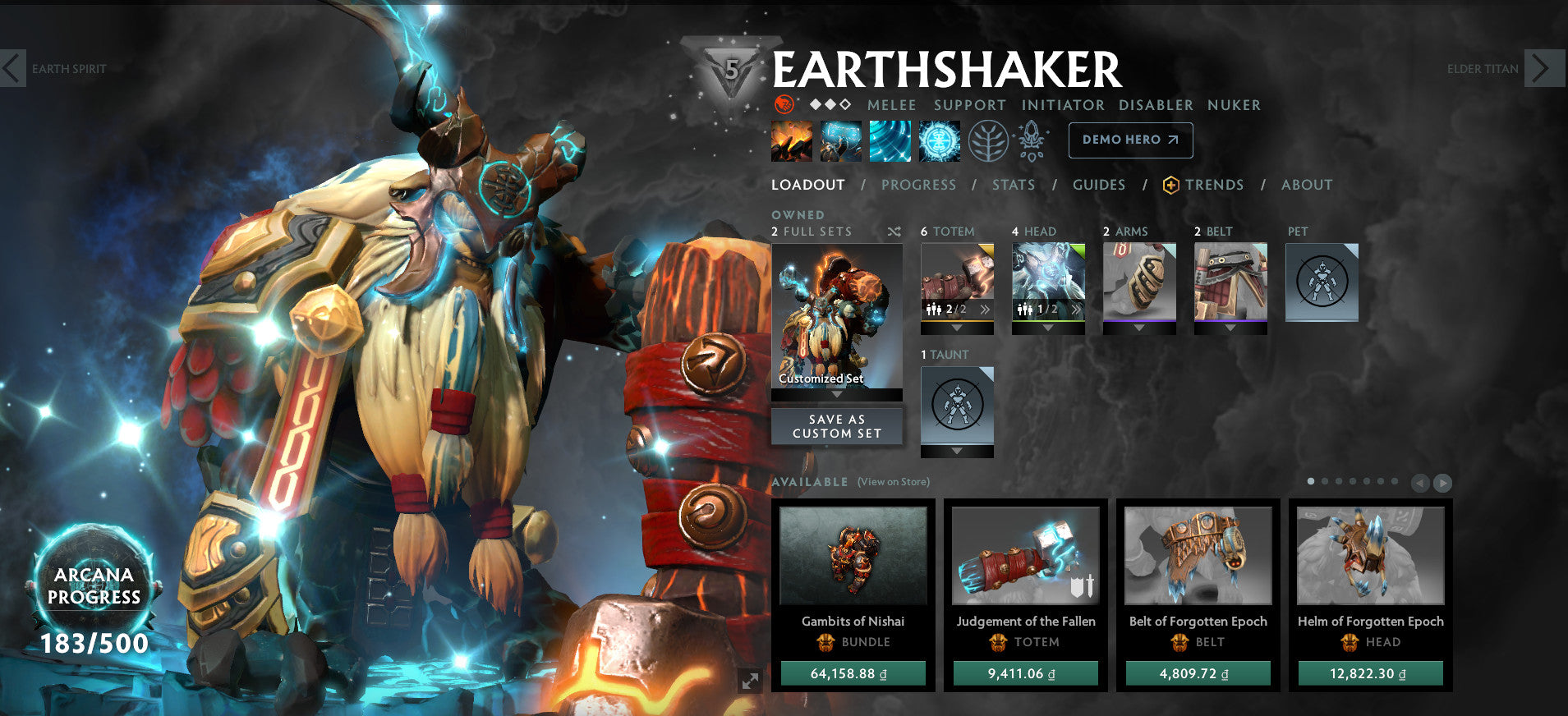Expand the Taunt slot dropdown

[x=956, y=449]
